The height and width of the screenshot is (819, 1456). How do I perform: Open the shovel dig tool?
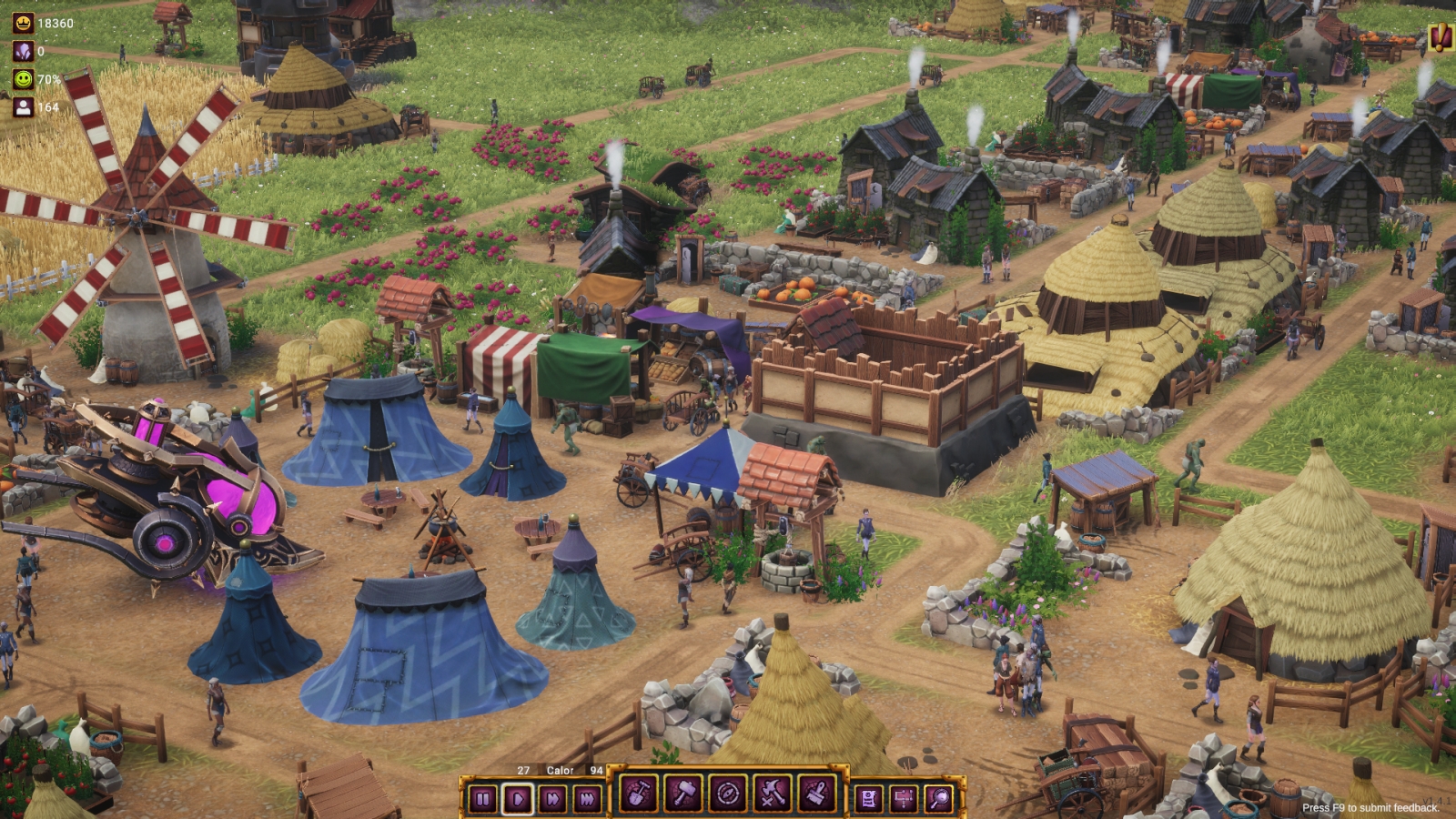pos(638,794)
